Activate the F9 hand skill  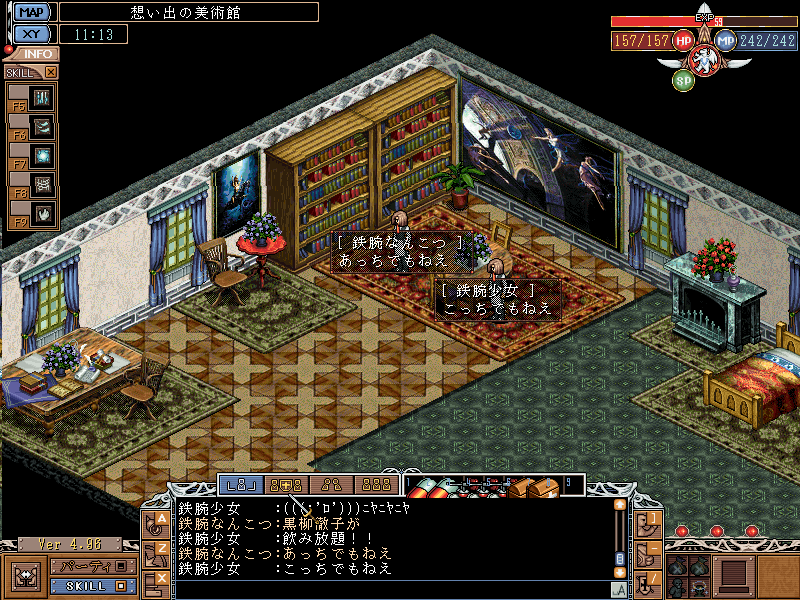point(42,213)
